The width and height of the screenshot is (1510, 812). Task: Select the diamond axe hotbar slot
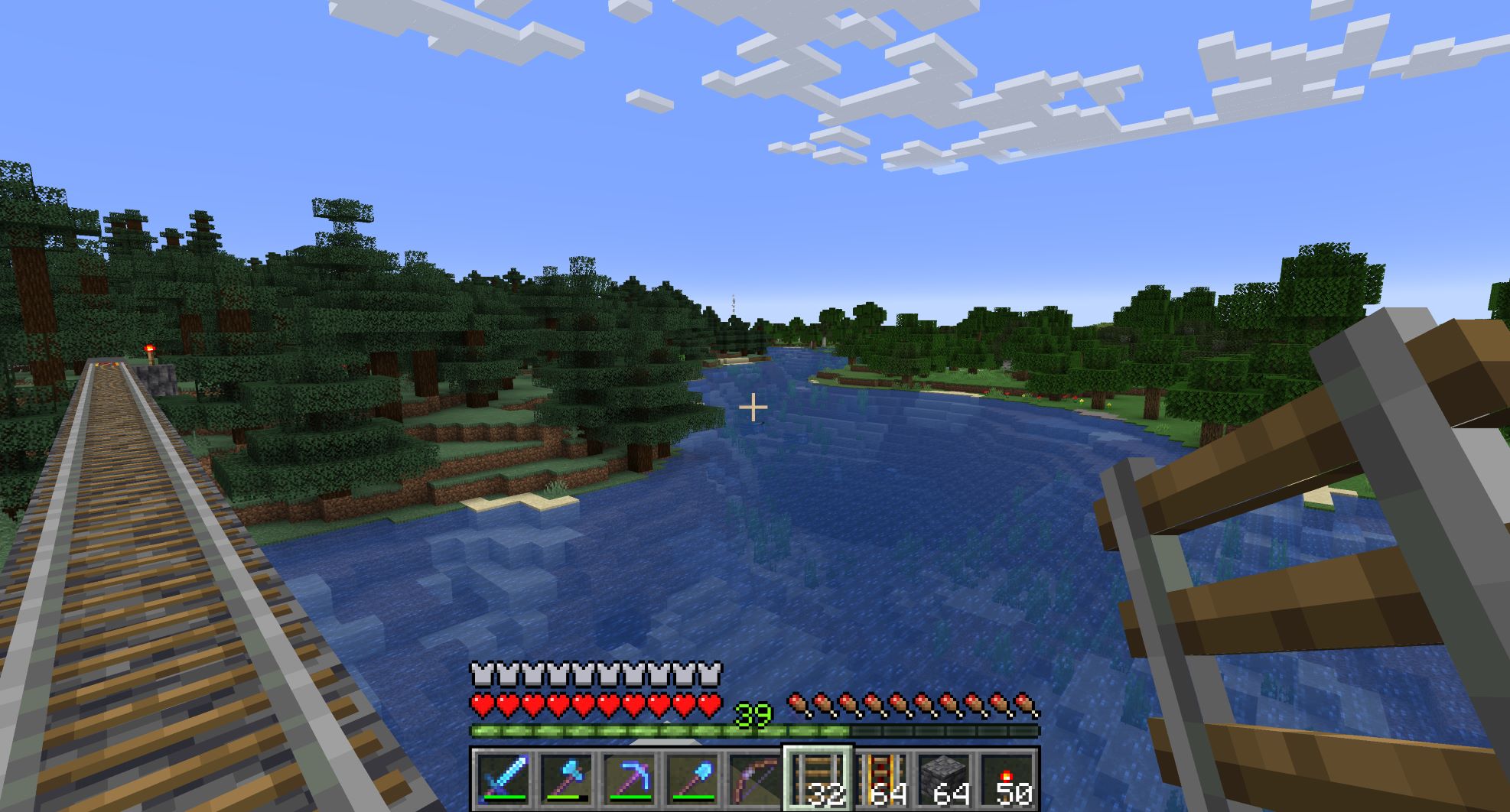point(566,778)
